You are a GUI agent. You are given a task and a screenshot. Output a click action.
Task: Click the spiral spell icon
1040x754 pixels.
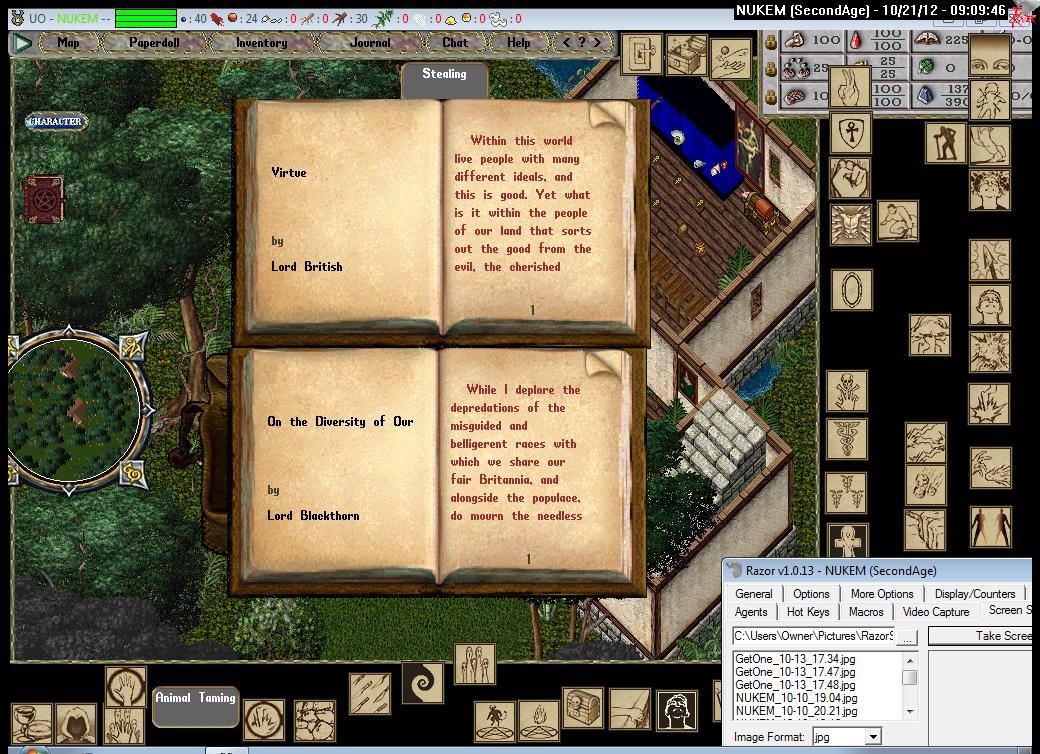tap(422, 682)
